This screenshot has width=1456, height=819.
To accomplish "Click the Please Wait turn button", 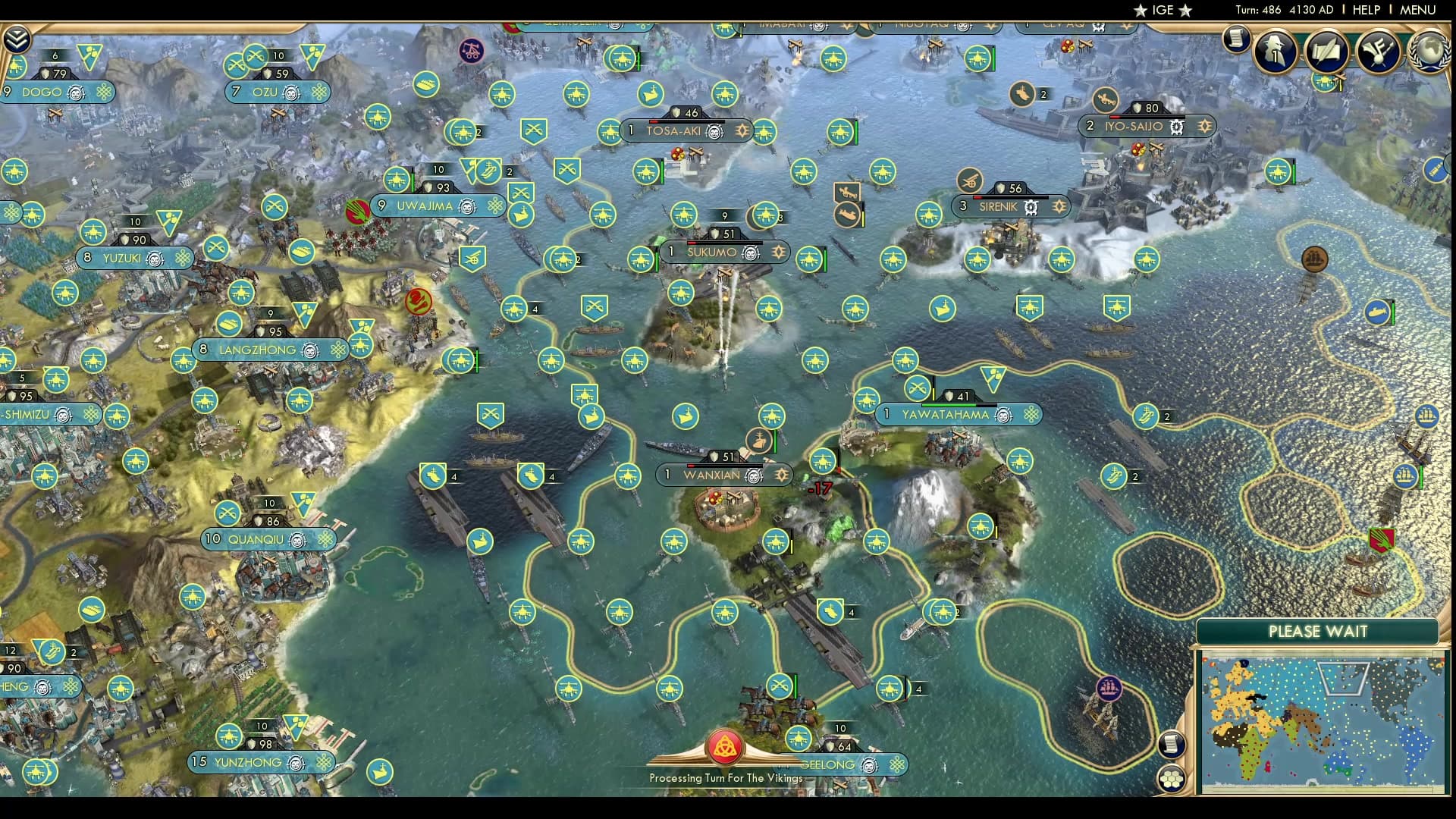I will (1318, 632).
